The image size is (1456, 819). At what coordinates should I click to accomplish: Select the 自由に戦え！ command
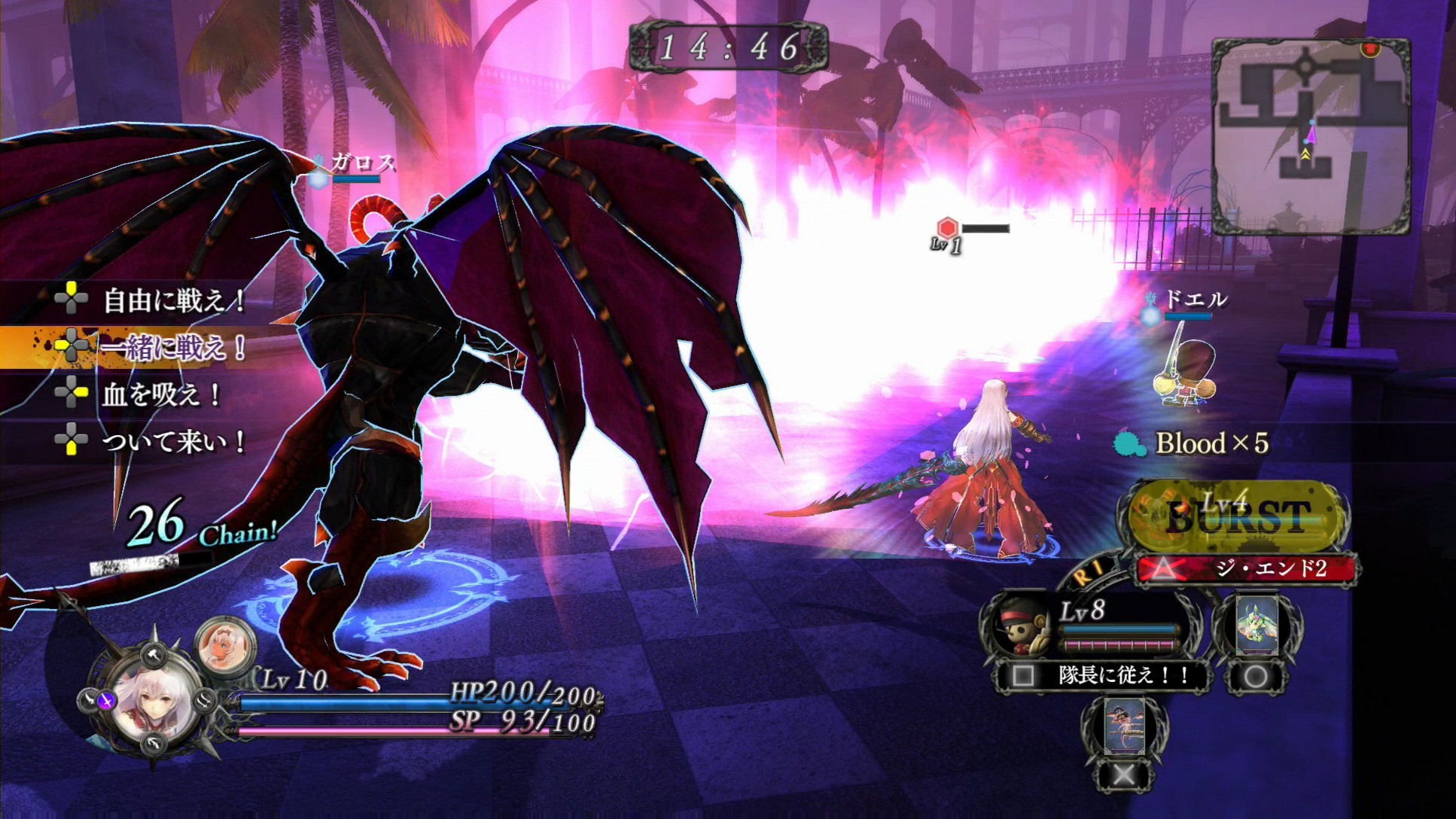pyautogui.click(x=173, y=300)
